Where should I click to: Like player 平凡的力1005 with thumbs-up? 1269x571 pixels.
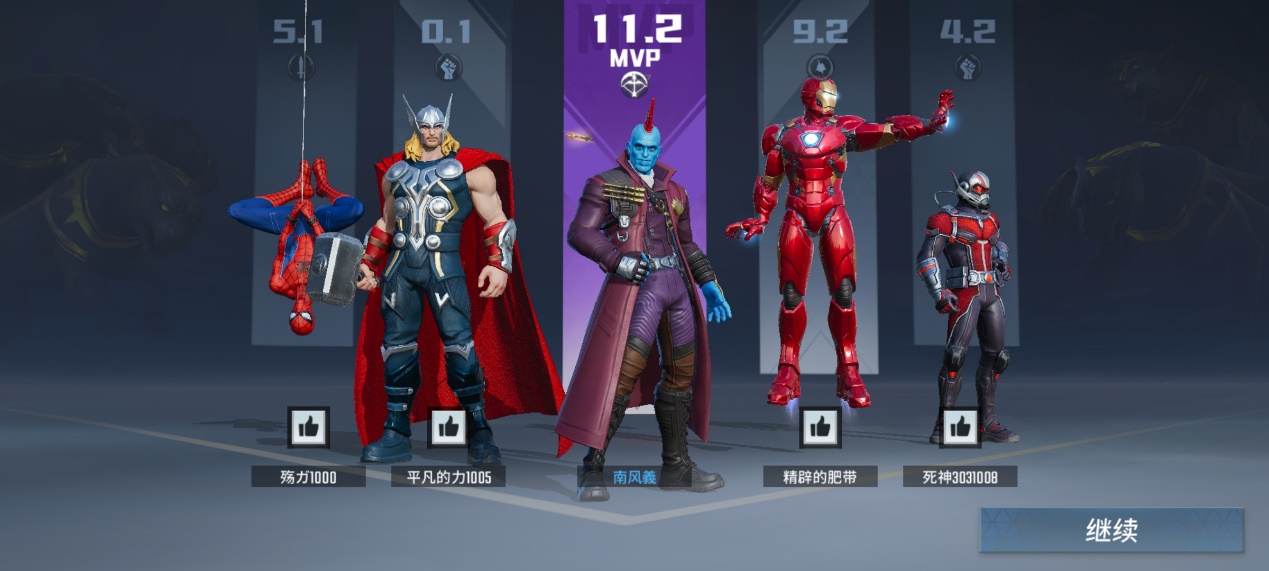point(448,427)
